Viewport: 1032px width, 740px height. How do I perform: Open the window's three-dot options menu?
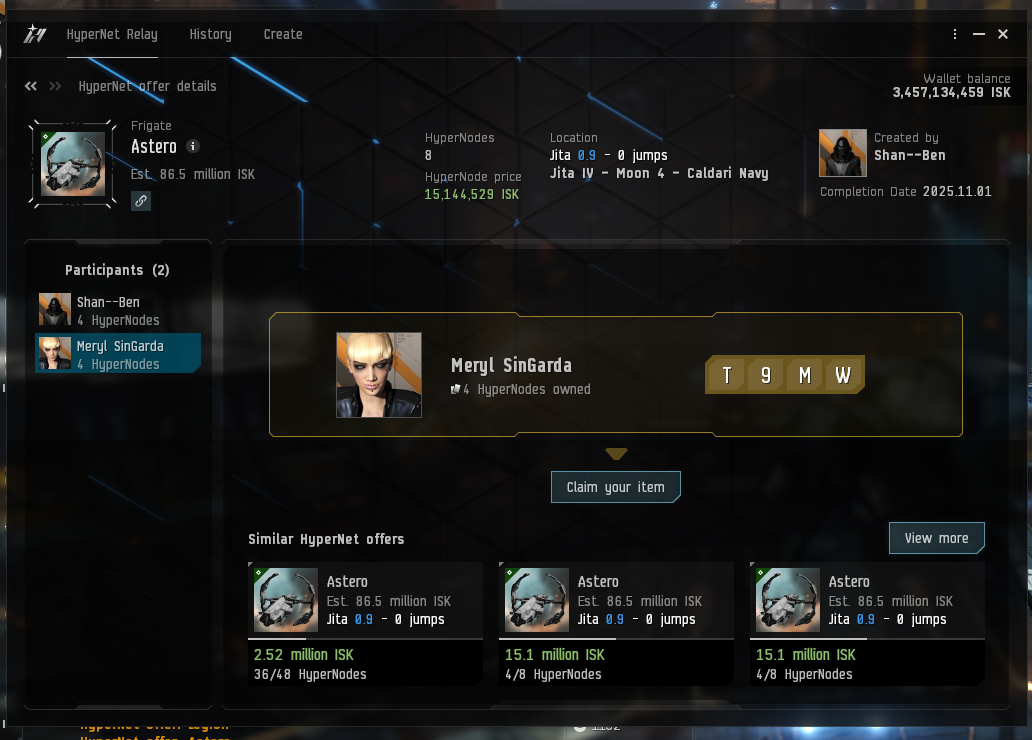[956, 34]
